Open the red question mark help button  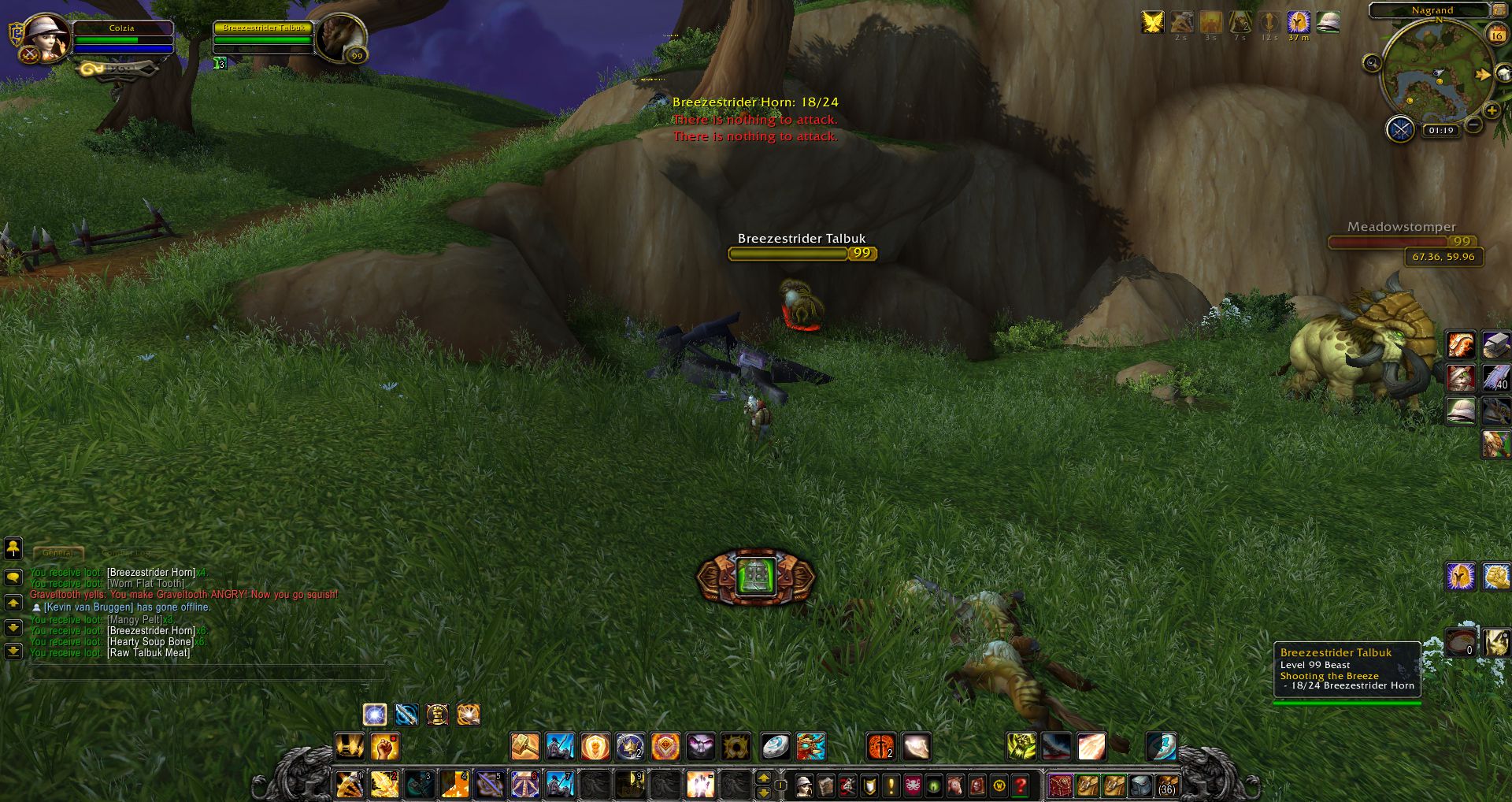pyautogui.click(x=1021, y=785)
